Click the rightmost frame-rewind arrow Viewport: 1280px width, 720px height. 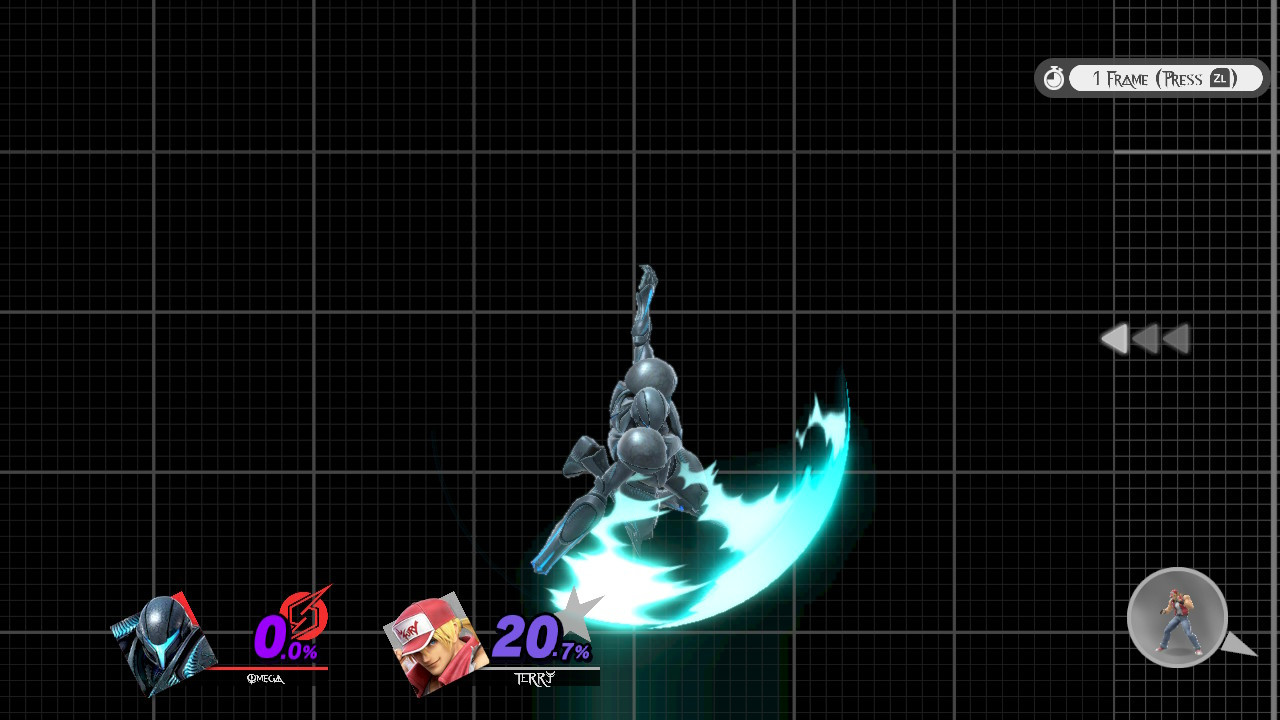pos(1174,339)
